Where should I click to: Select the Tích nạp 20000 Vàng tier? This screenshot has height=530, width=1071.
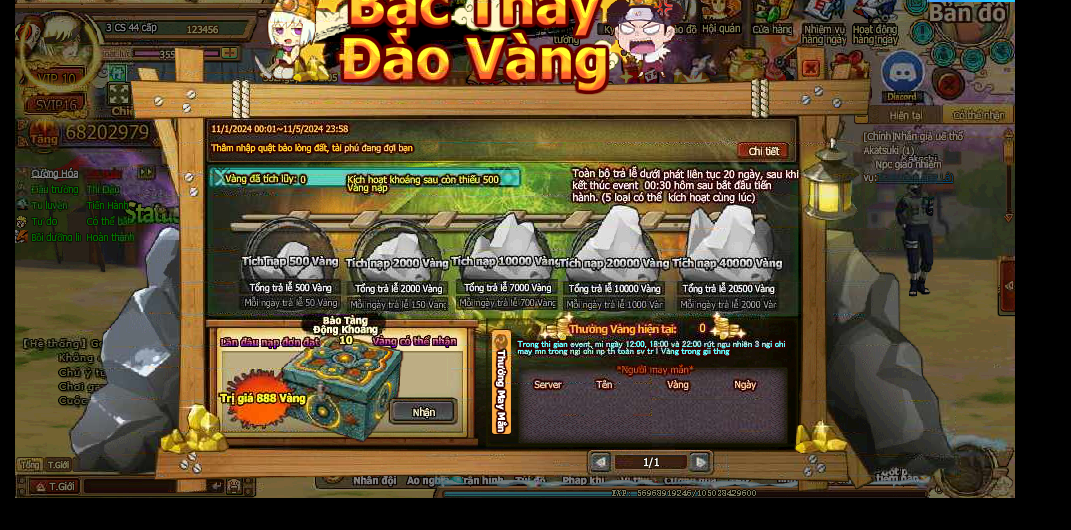tap(614, 250)
